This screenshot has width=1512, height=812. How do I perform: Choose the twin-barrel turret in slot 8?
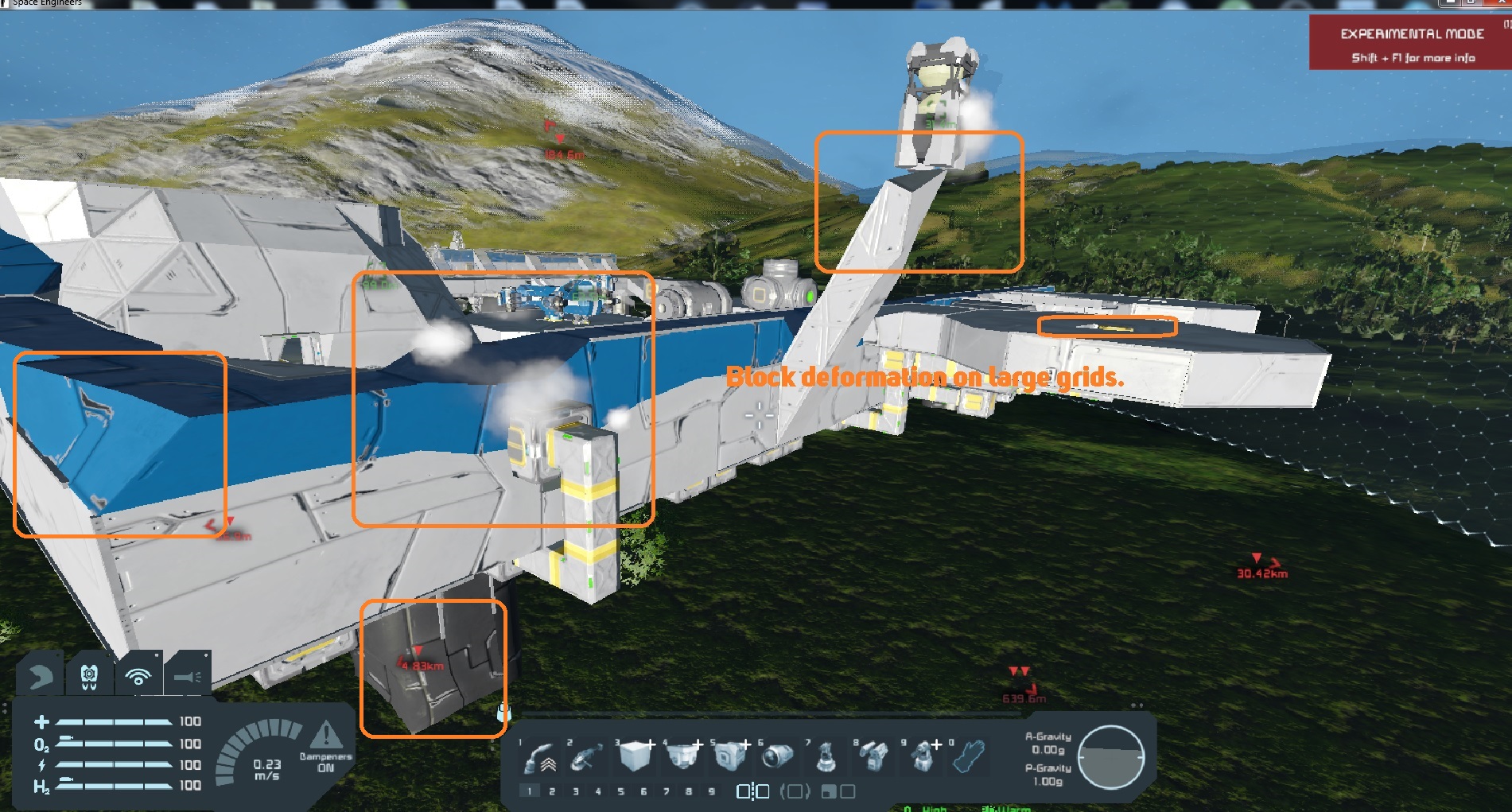pyautogui.click(x=874, y=756)
